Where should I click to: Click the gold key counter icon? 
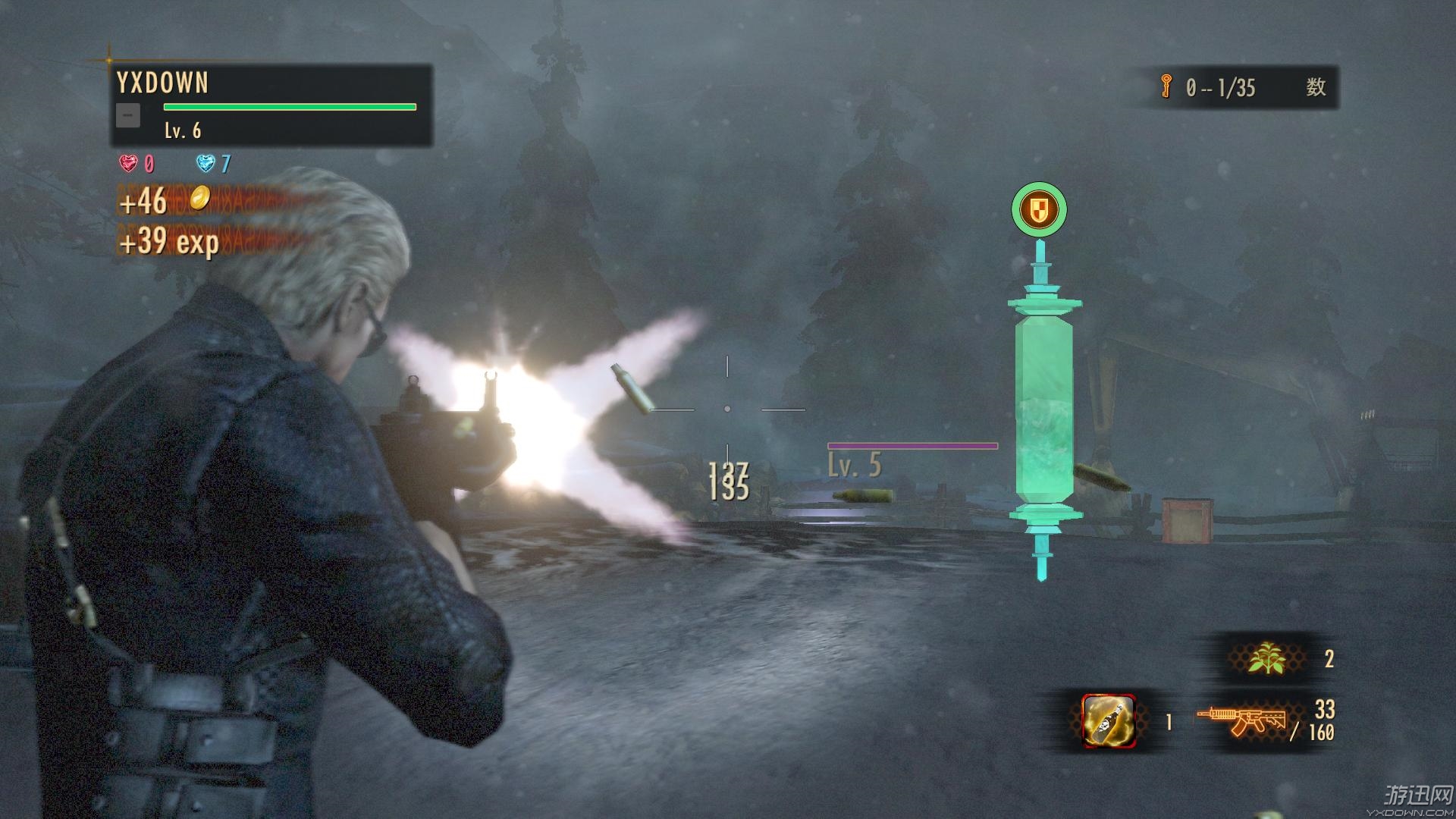[x=1166, y=87]
